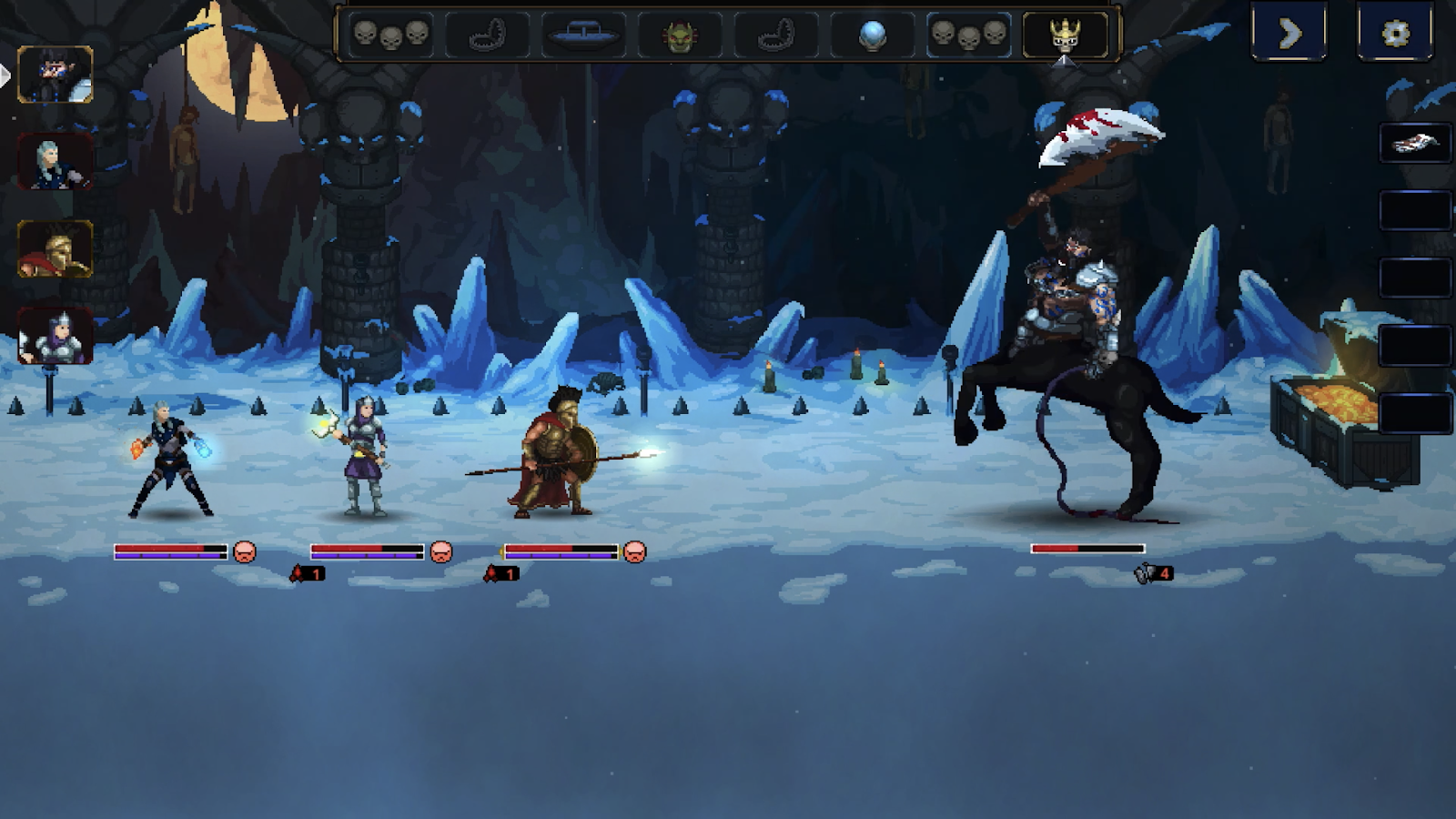This screenshot has height=819, width=1456.
Task: Select the armored purple-haired knight portrait
Action: click(56, 336)
